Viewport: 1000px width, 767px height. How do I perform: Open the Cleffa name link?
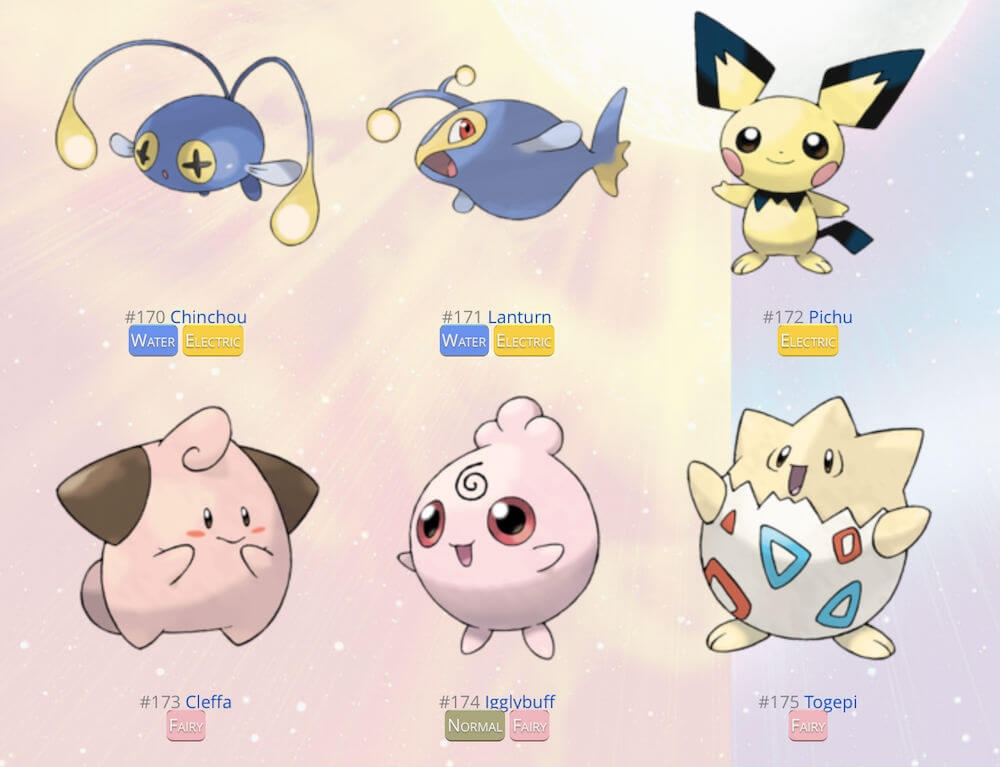(x=208, y=702)
